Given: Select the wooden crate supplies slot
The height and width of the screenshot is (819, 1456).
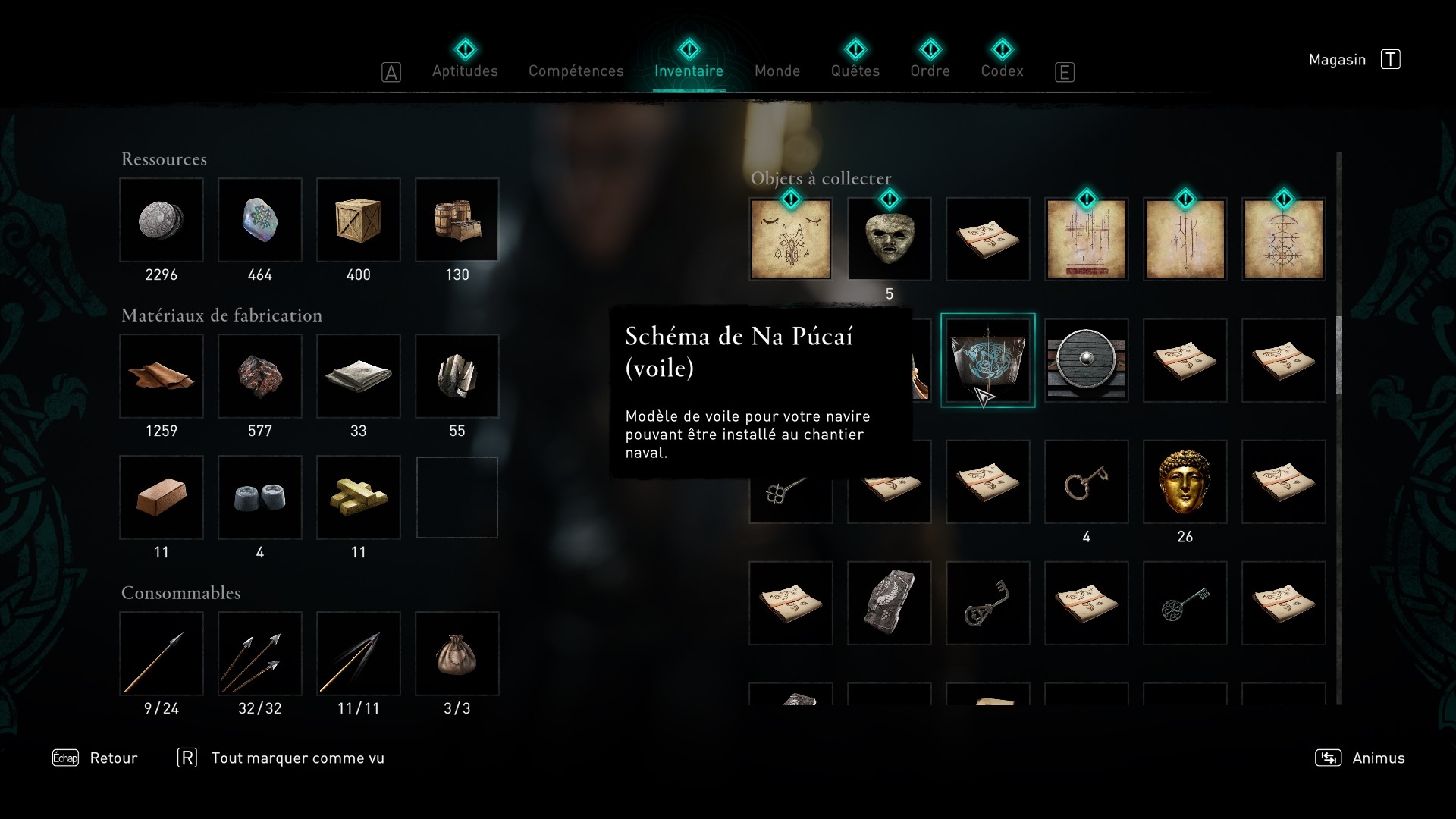Looking at the screenshot, I should [359, 220].
